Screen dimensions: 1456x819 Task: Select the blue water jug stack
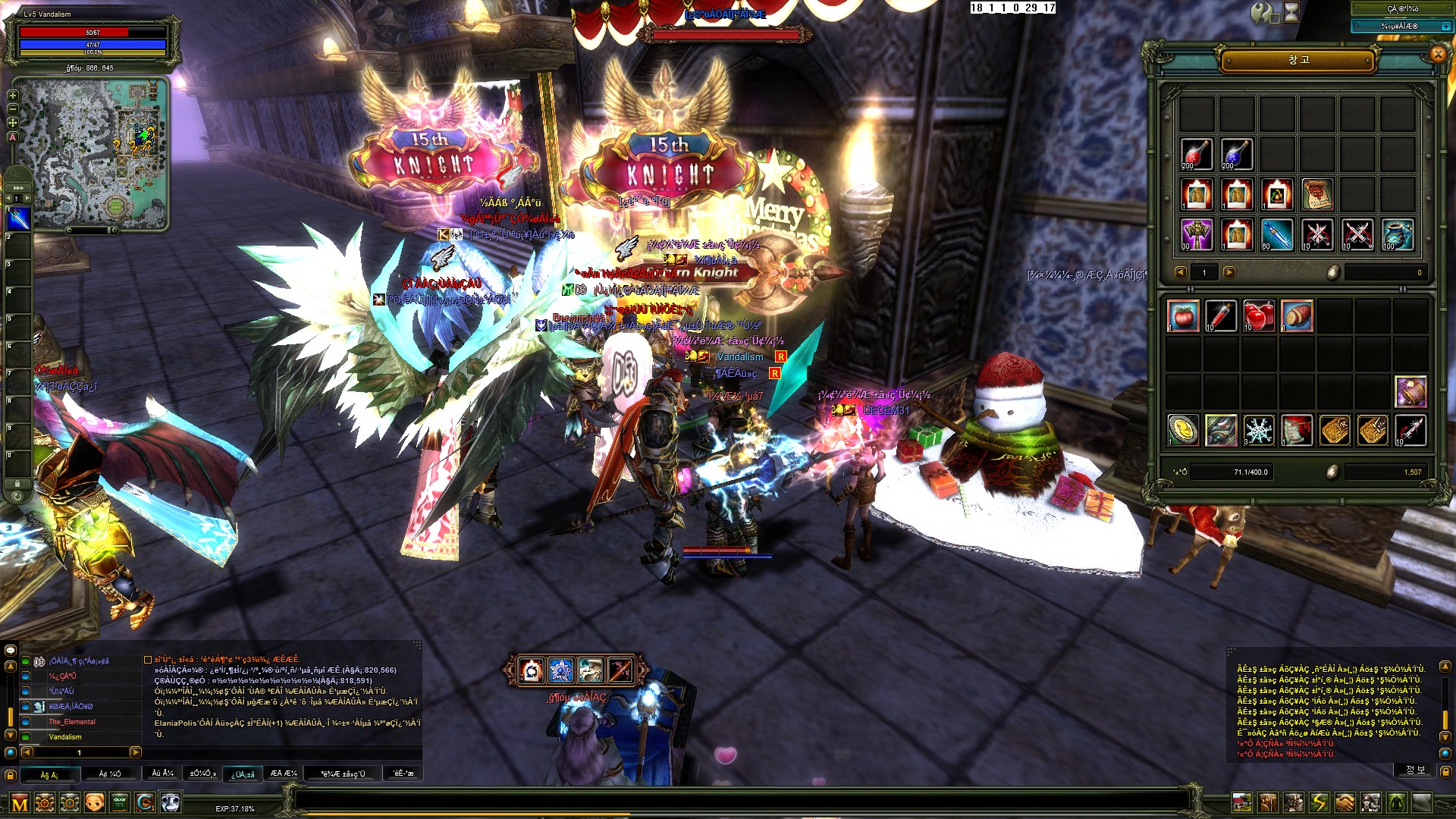pos(1398,234)
